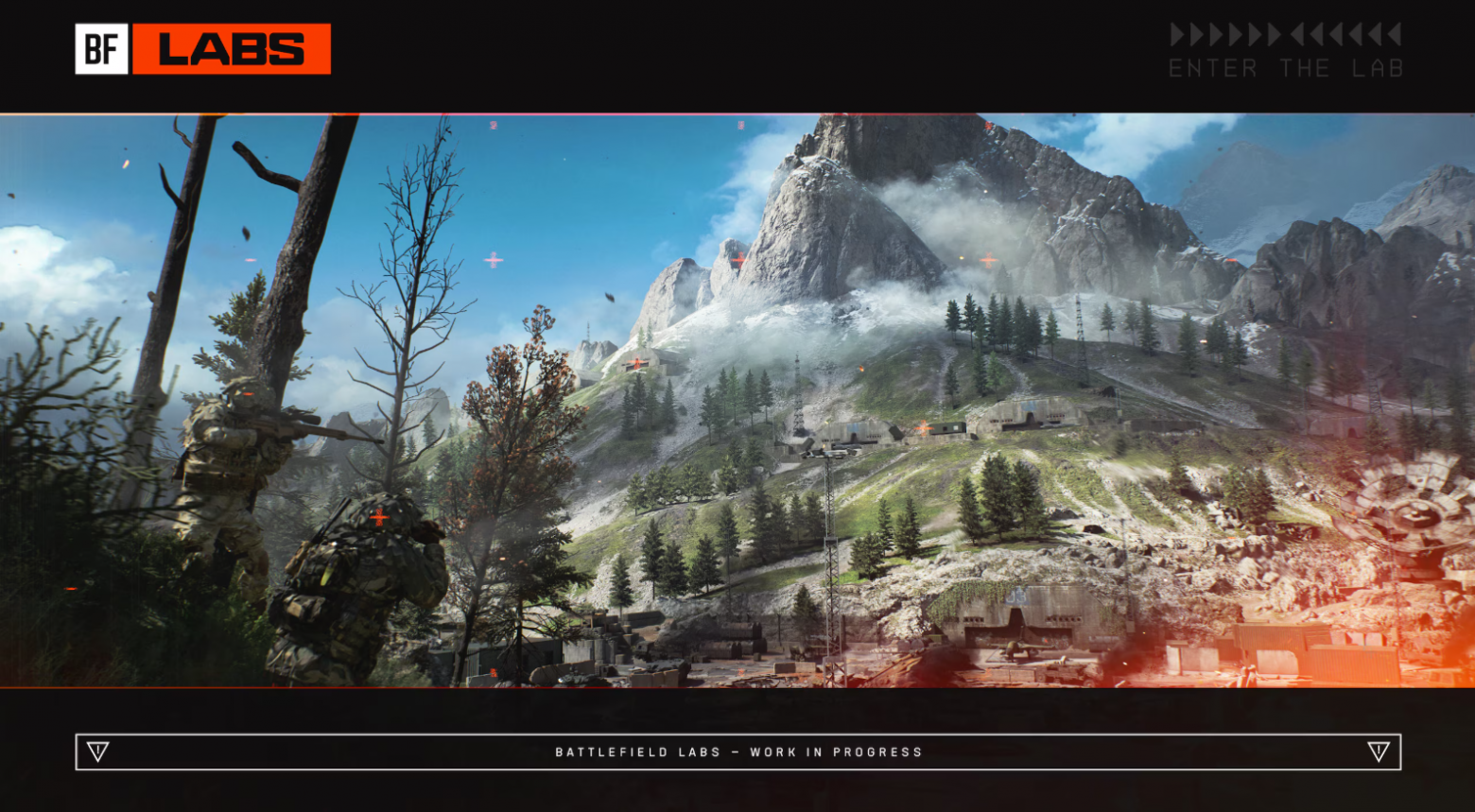Click the left triangle icon on the banner
Viewport: 1475px width, 812px height.
coord(97,752)
